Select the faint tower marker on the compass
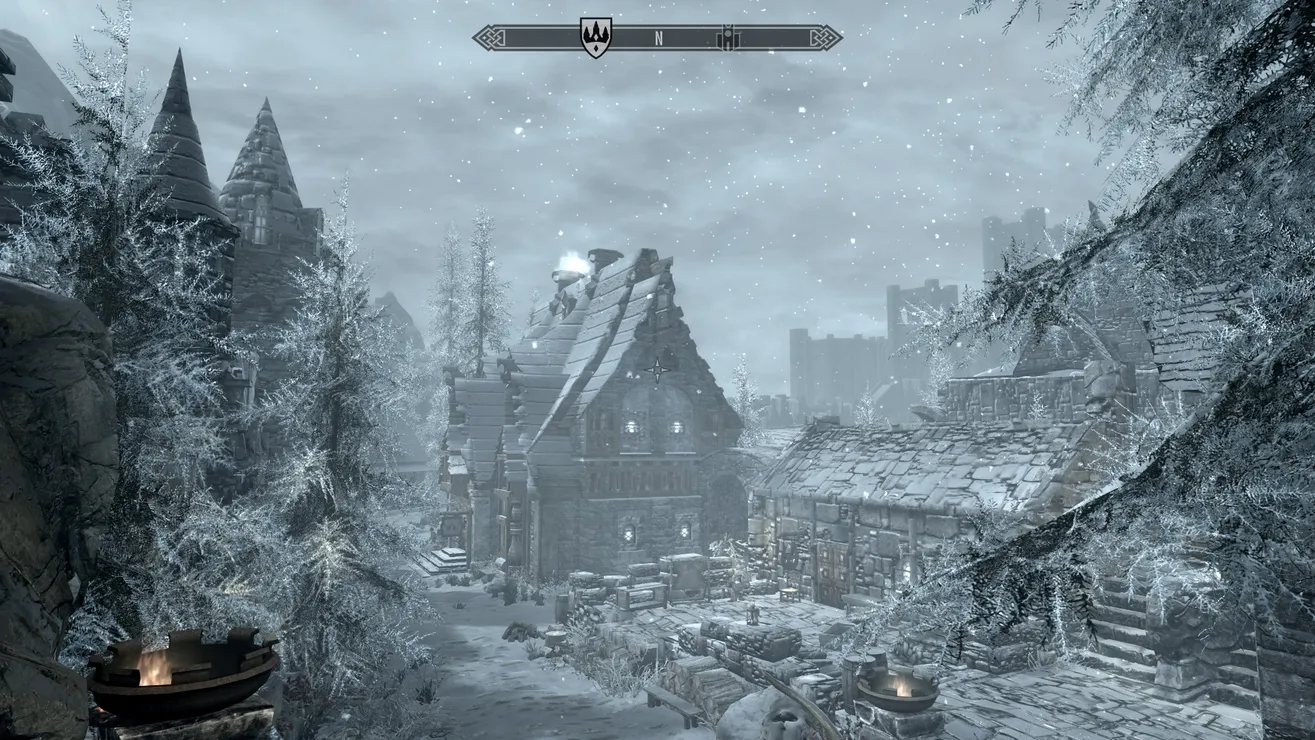 click(x=728, y=38)
